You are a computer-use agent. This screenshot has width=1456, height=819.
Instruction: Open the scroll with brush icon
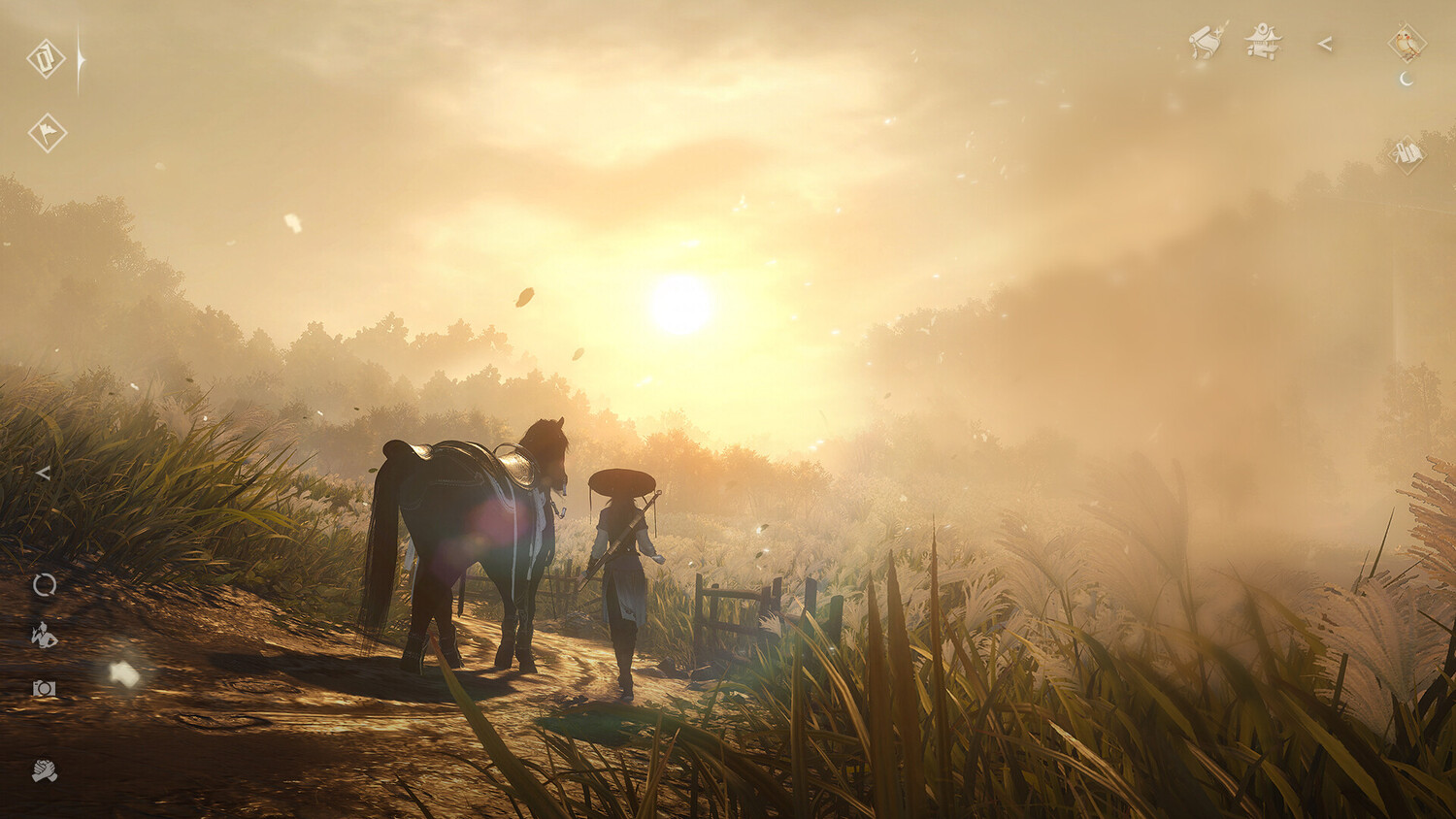(x=1207, y=42)
